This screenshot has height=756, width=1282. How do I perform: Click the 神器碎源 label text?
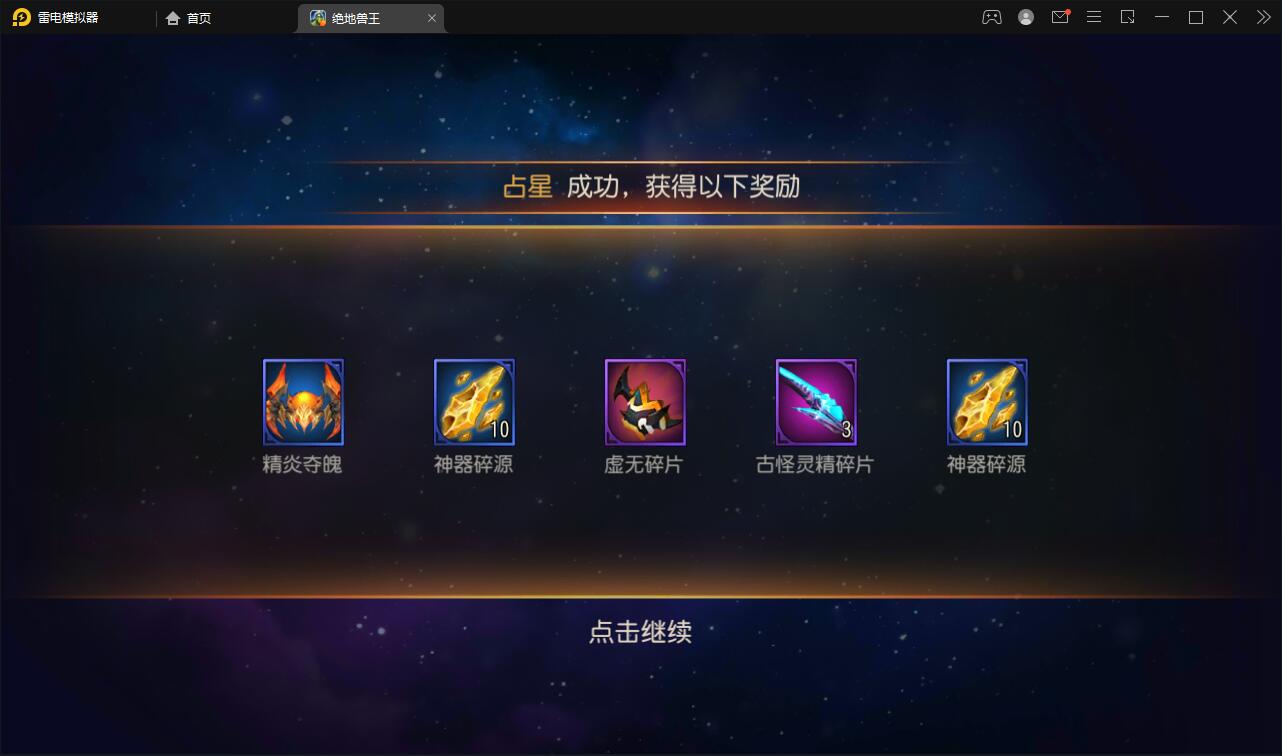point(473,464)
